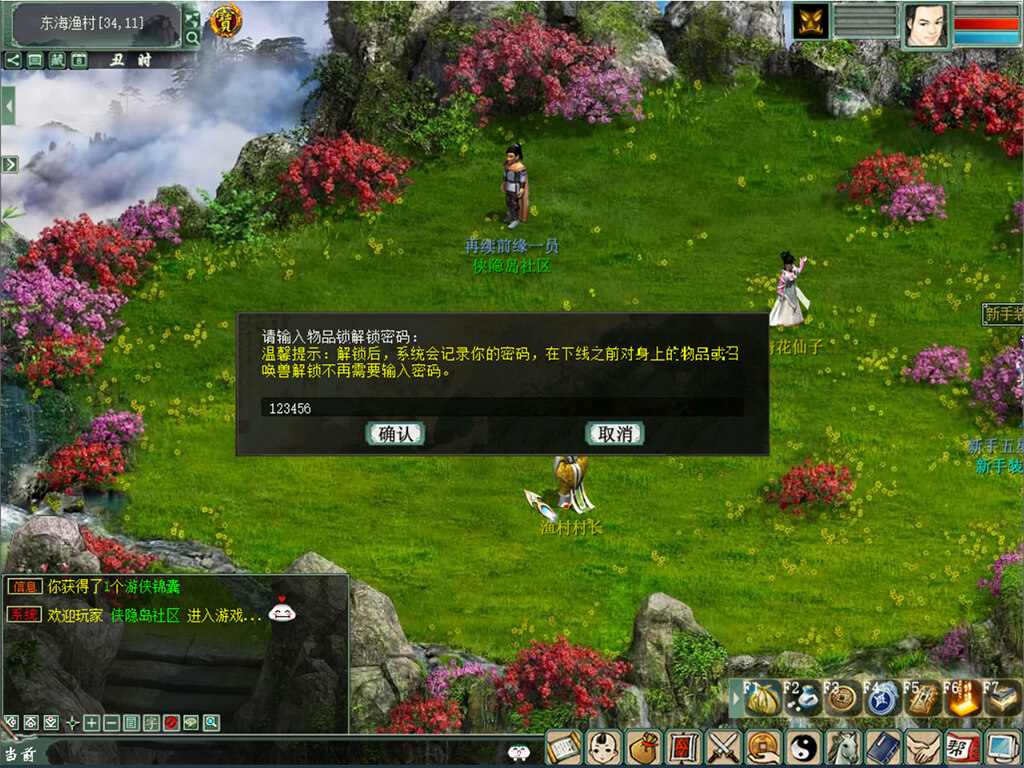Open the scroll icon in bottom menu
Image resolution: width=1024 pixels, height=768 pixels.
point(562,748)
